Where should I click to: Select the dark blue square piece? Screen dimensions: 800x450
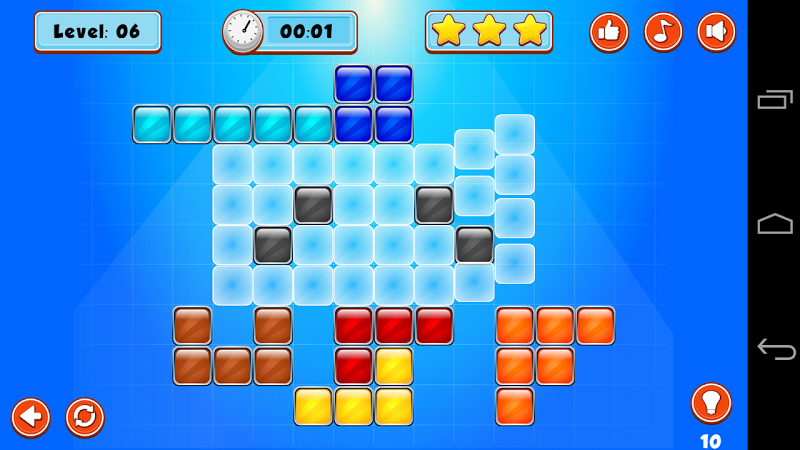(373, 104)
